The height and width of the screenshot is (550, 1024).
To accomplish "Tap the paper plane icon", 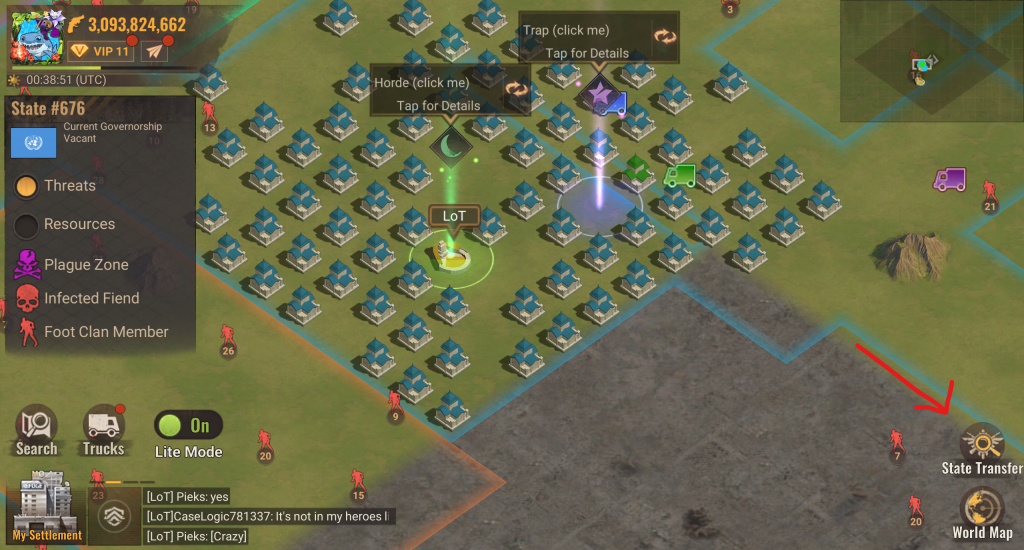I will pyautogui.click(x=153, y=51).
